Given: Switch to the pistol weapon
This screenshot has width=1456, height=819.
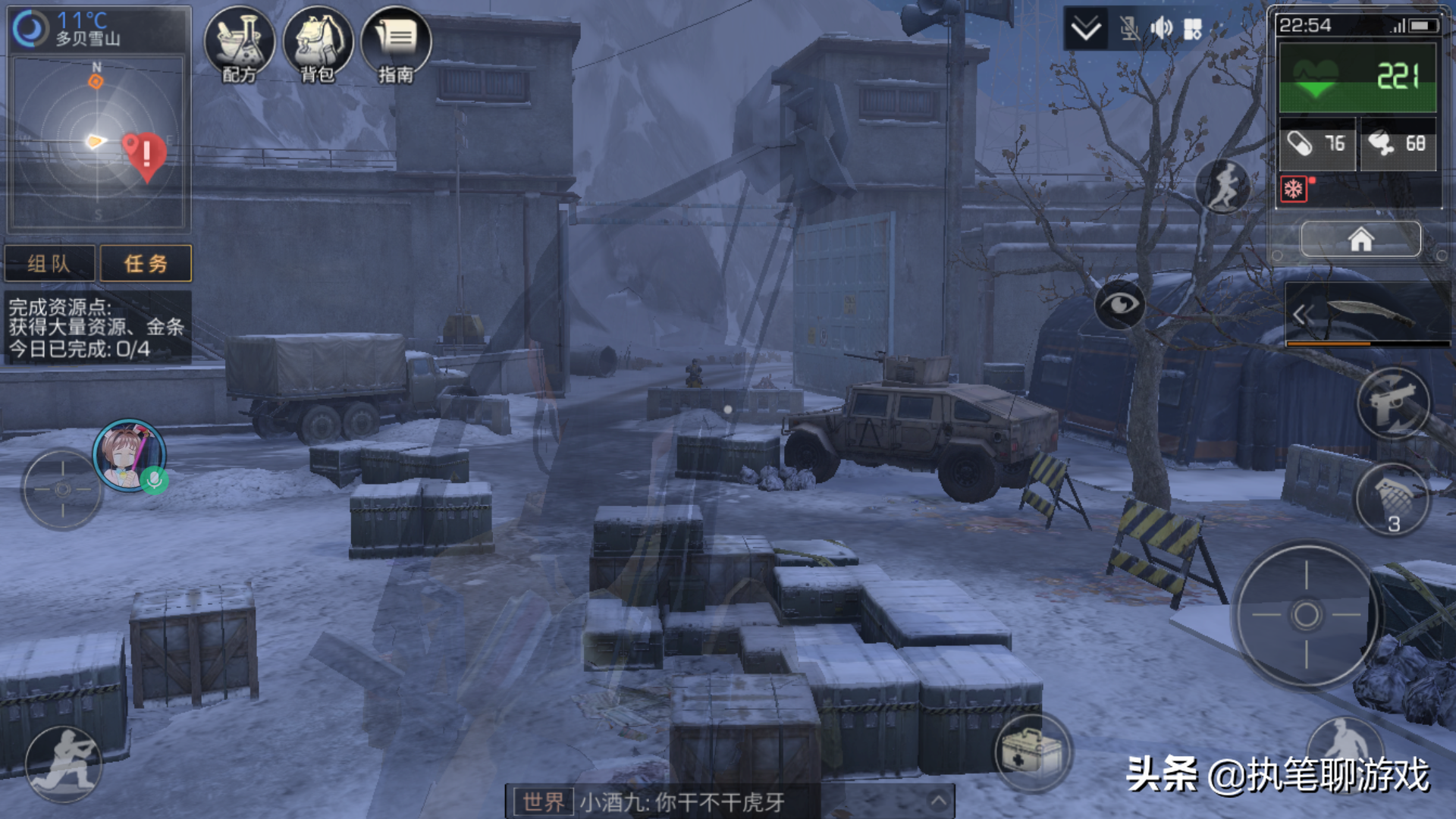Looking at the screenshot, I should click(1393, 403).
